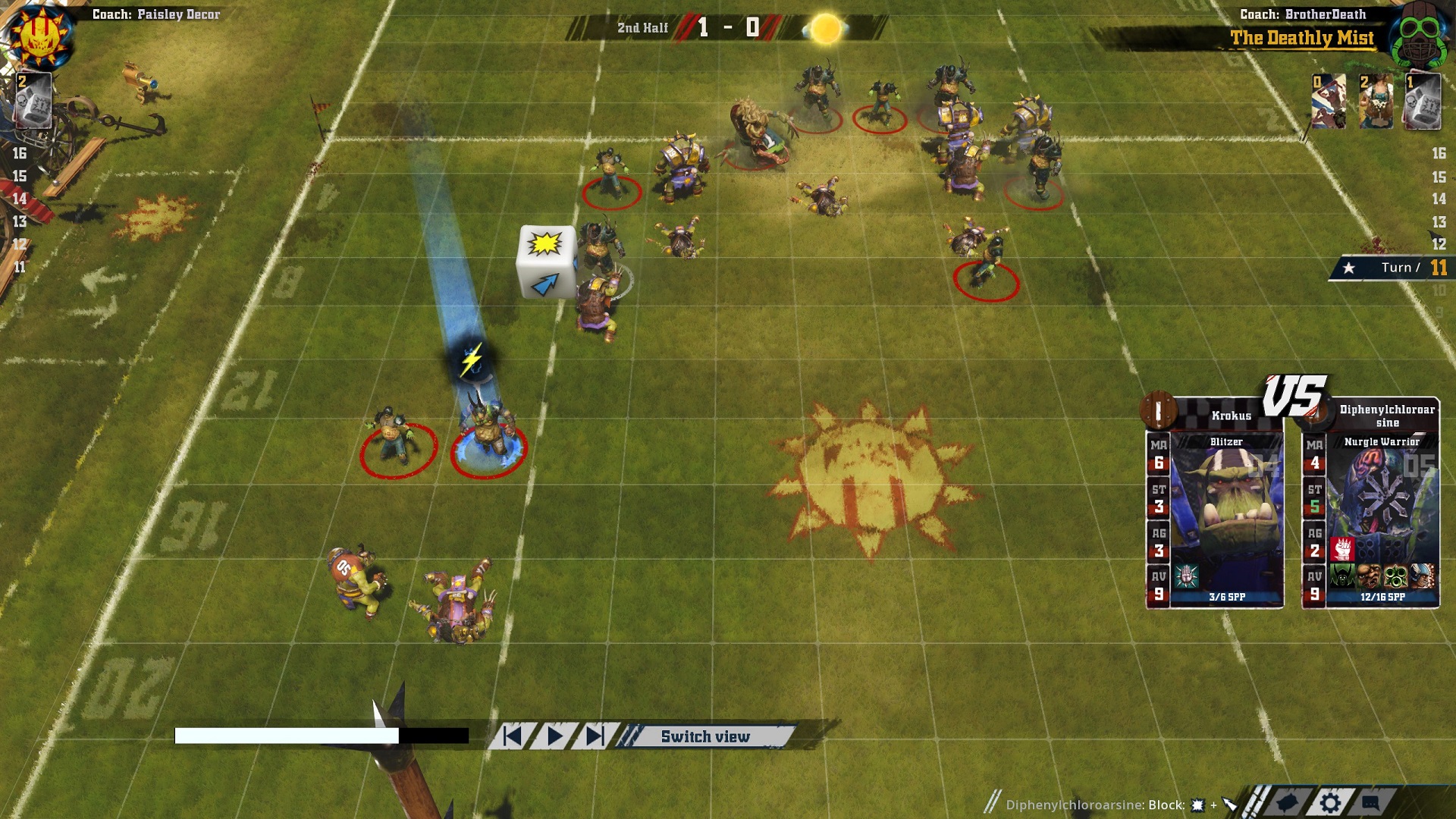Click Paisley Decor's orange skull team logo
Image resolution: width=1456 pixels, height=819 pixels.
pos(38,36)
